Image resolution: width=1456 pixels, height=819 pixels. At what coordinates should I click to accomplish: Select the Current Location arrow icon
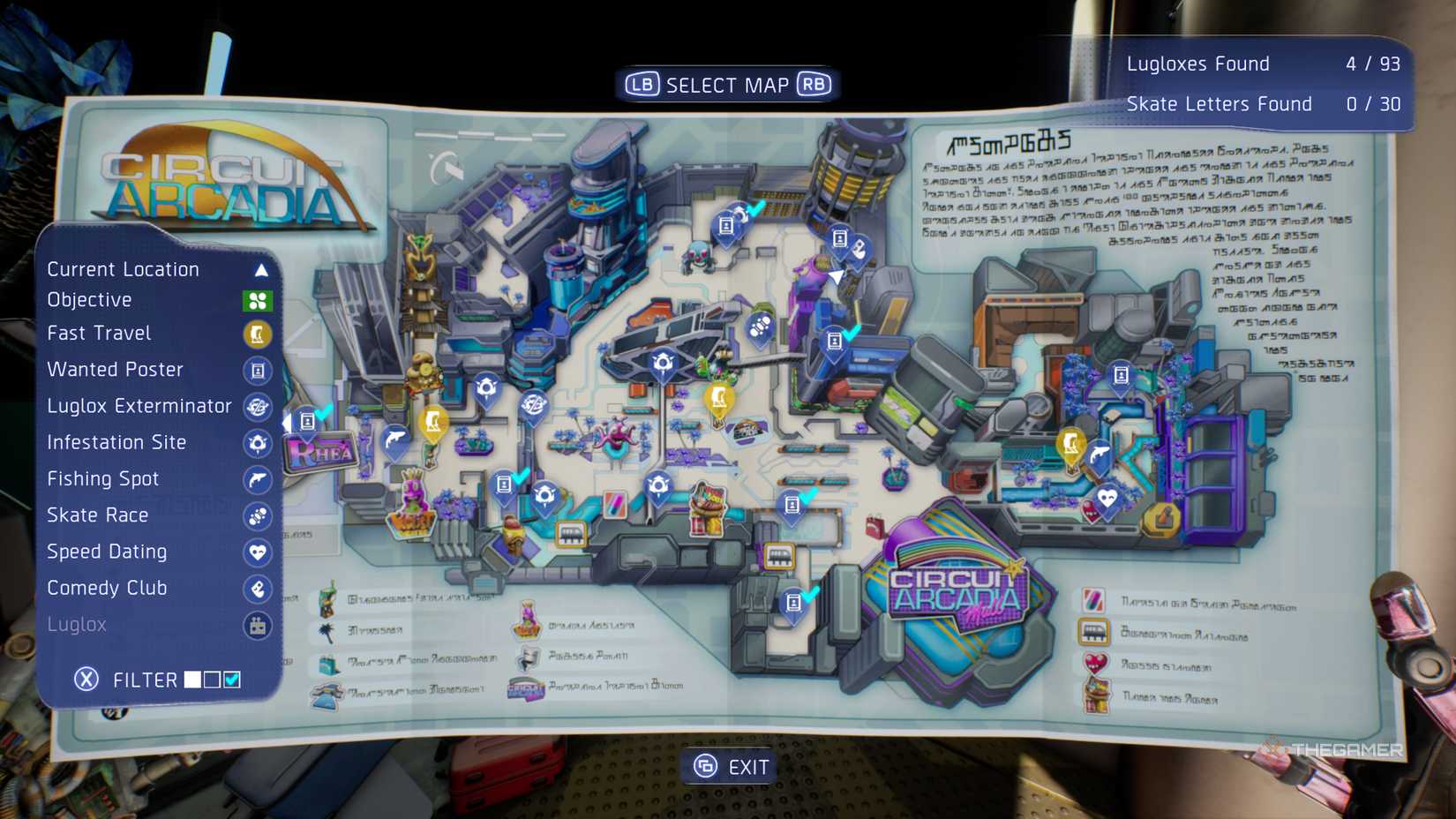point(260,269)
